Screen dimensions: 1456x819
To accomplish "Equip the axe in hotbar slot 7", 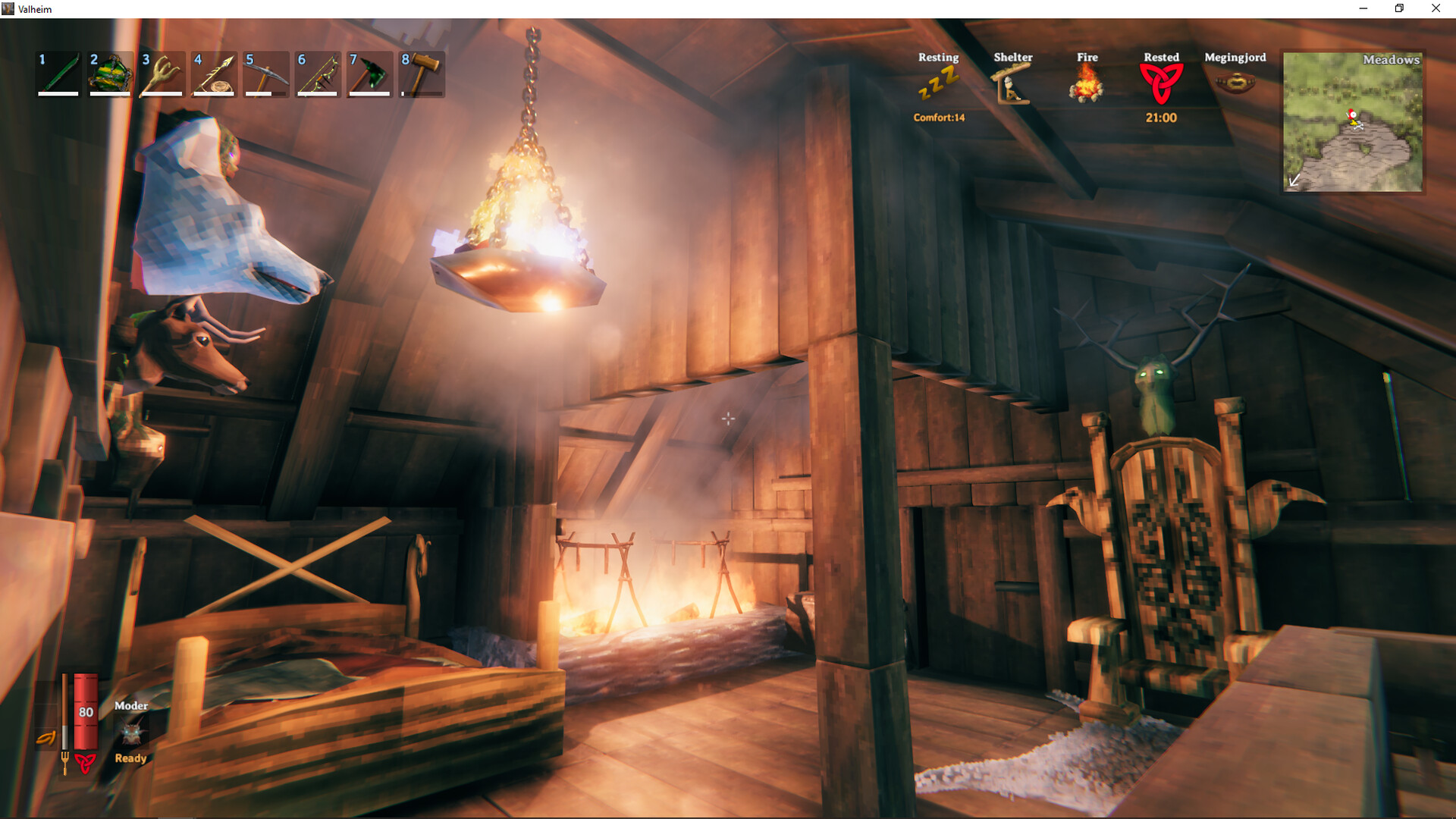I will [369, 74].
